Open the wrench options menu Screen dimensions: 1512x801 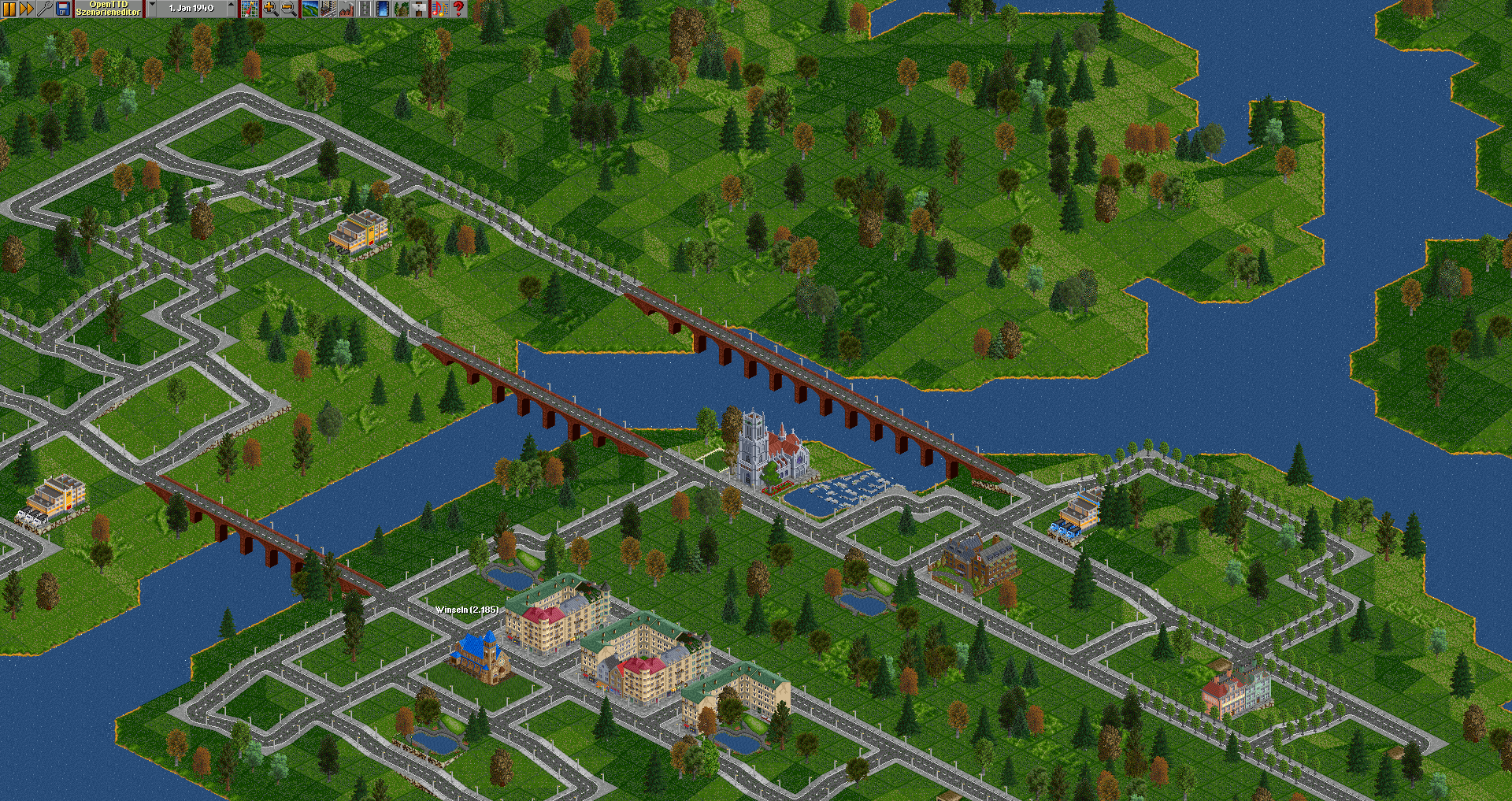45,9
